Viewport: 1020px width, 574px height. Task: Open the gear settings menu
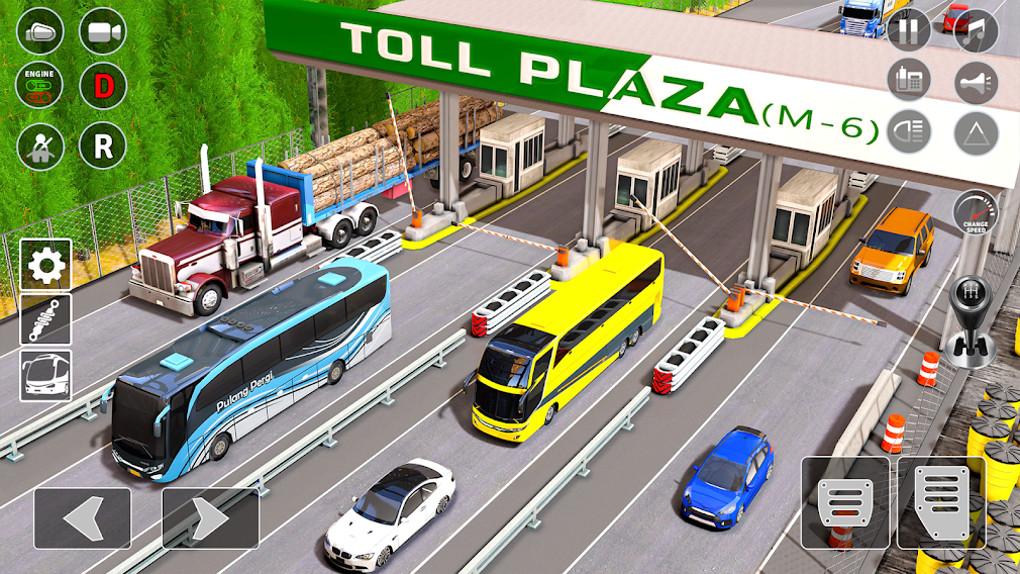click(46, 265)
